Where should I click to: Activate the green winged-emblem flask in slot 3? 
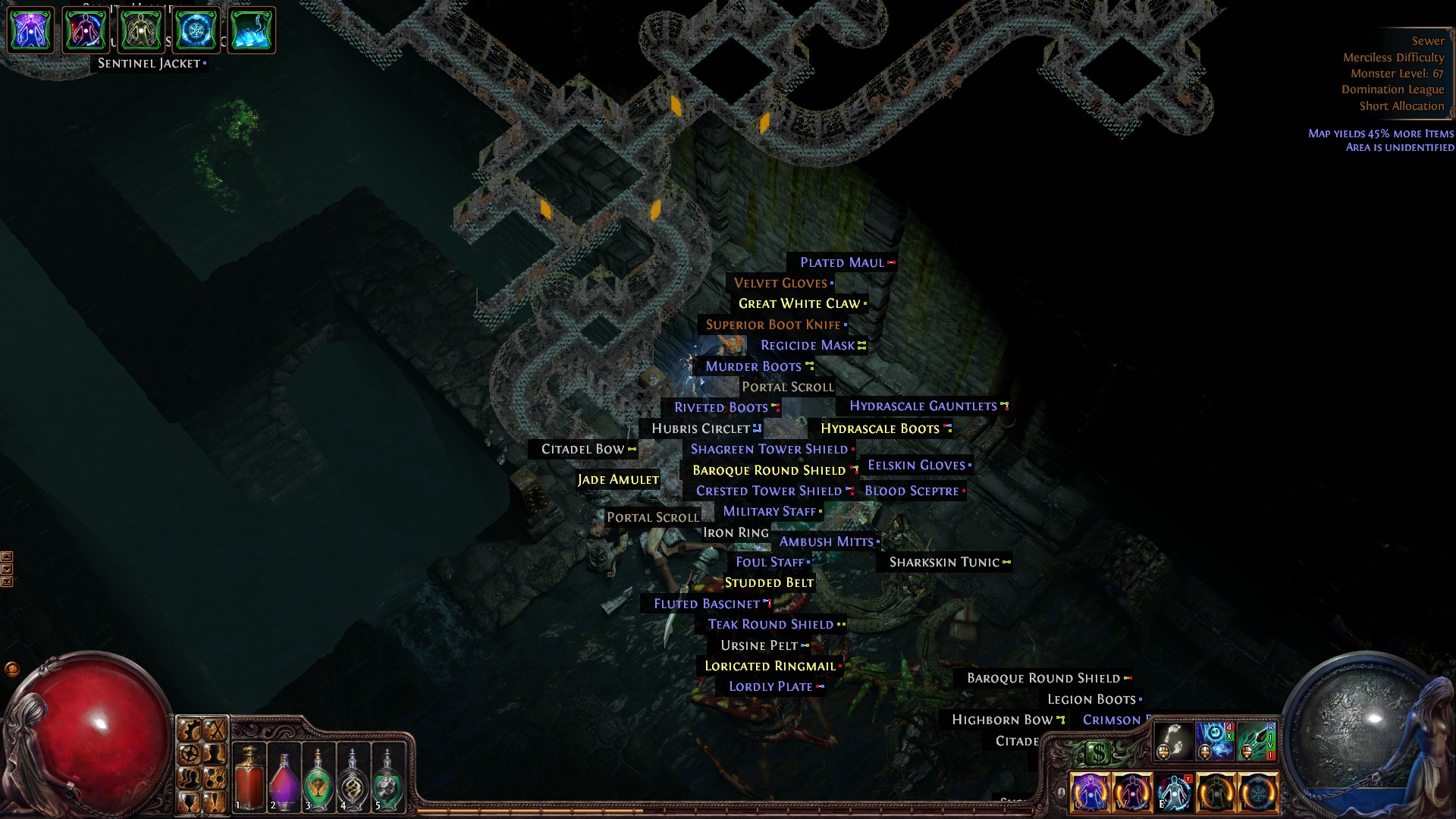click(x=318, y=777)
